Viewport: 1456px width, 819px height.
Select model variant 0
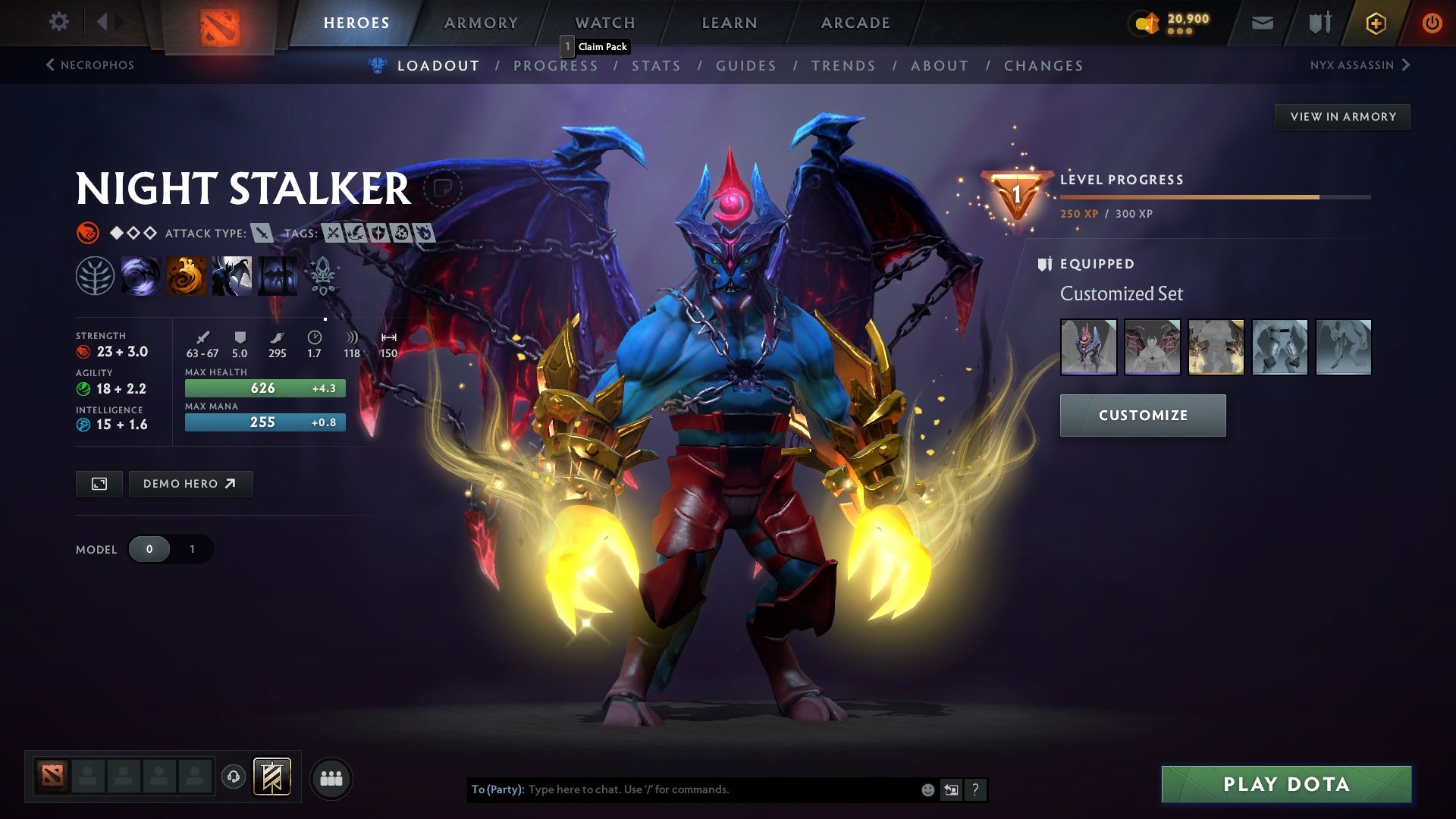pyautogui.click(x=149, y=548)
